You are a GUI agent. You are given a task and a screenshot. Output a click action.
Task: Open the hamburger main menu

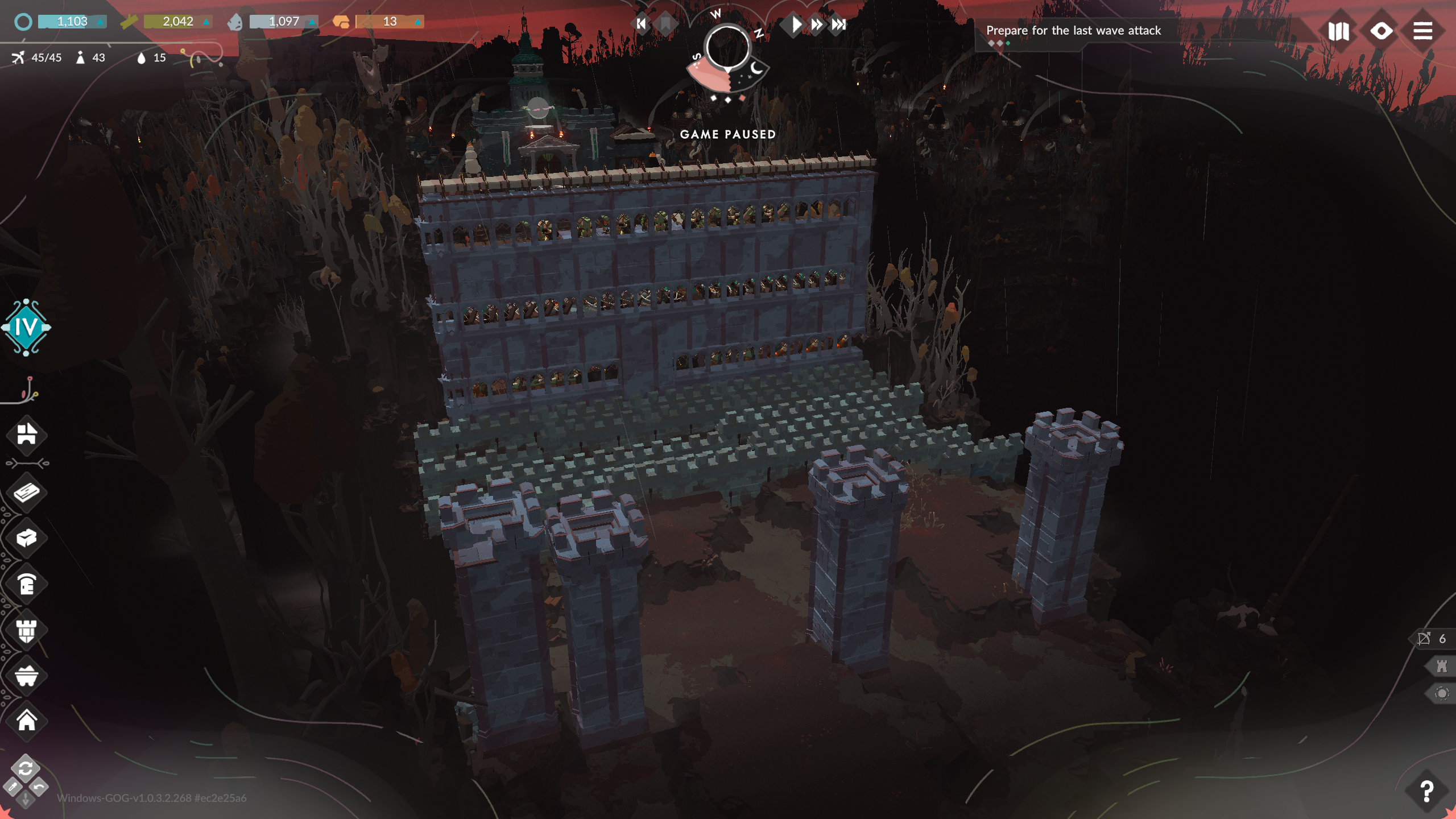(1422, 31)
